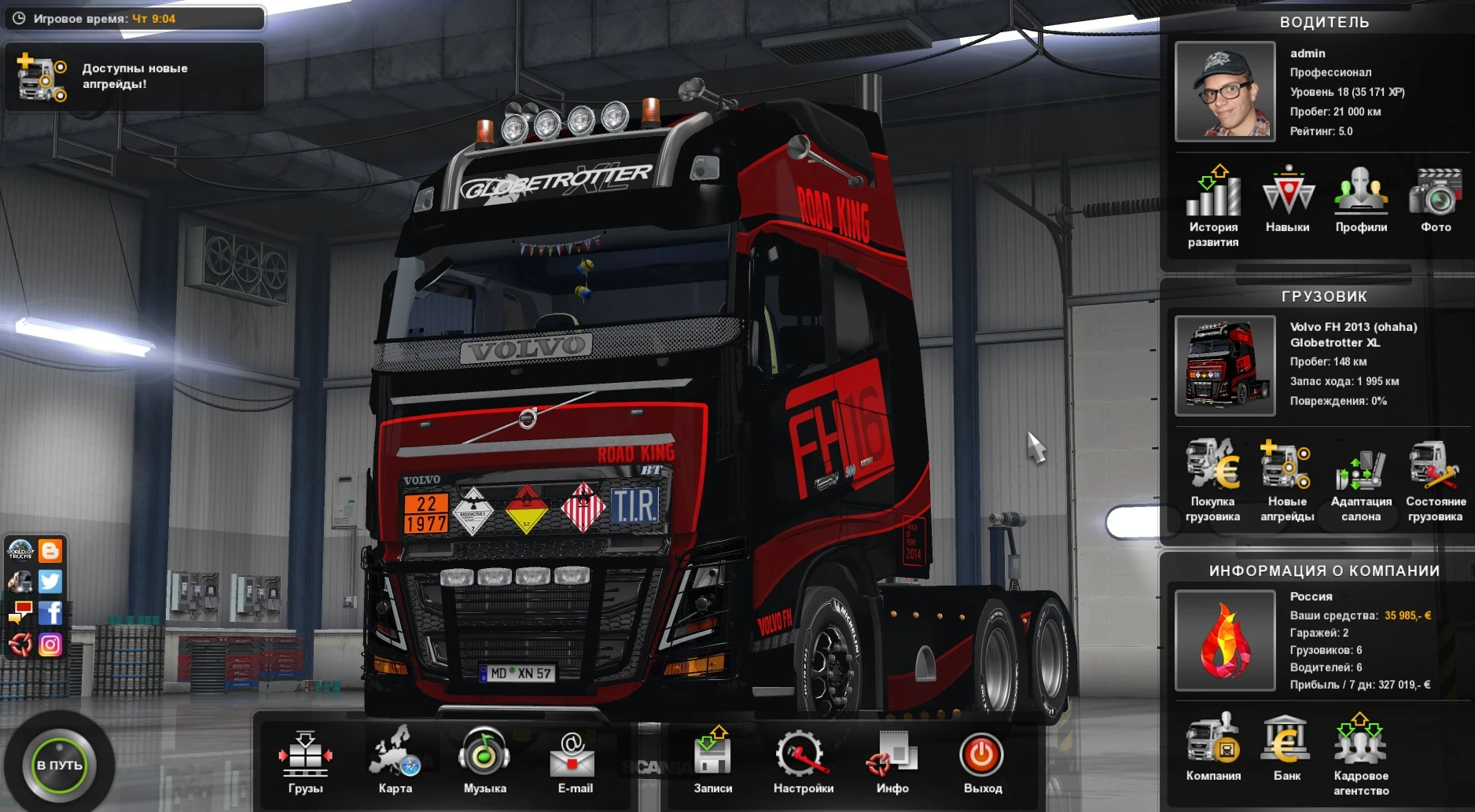Open the Twitter social link
The height and width of the screenshot is (812, 1475).
pos(51,582)
